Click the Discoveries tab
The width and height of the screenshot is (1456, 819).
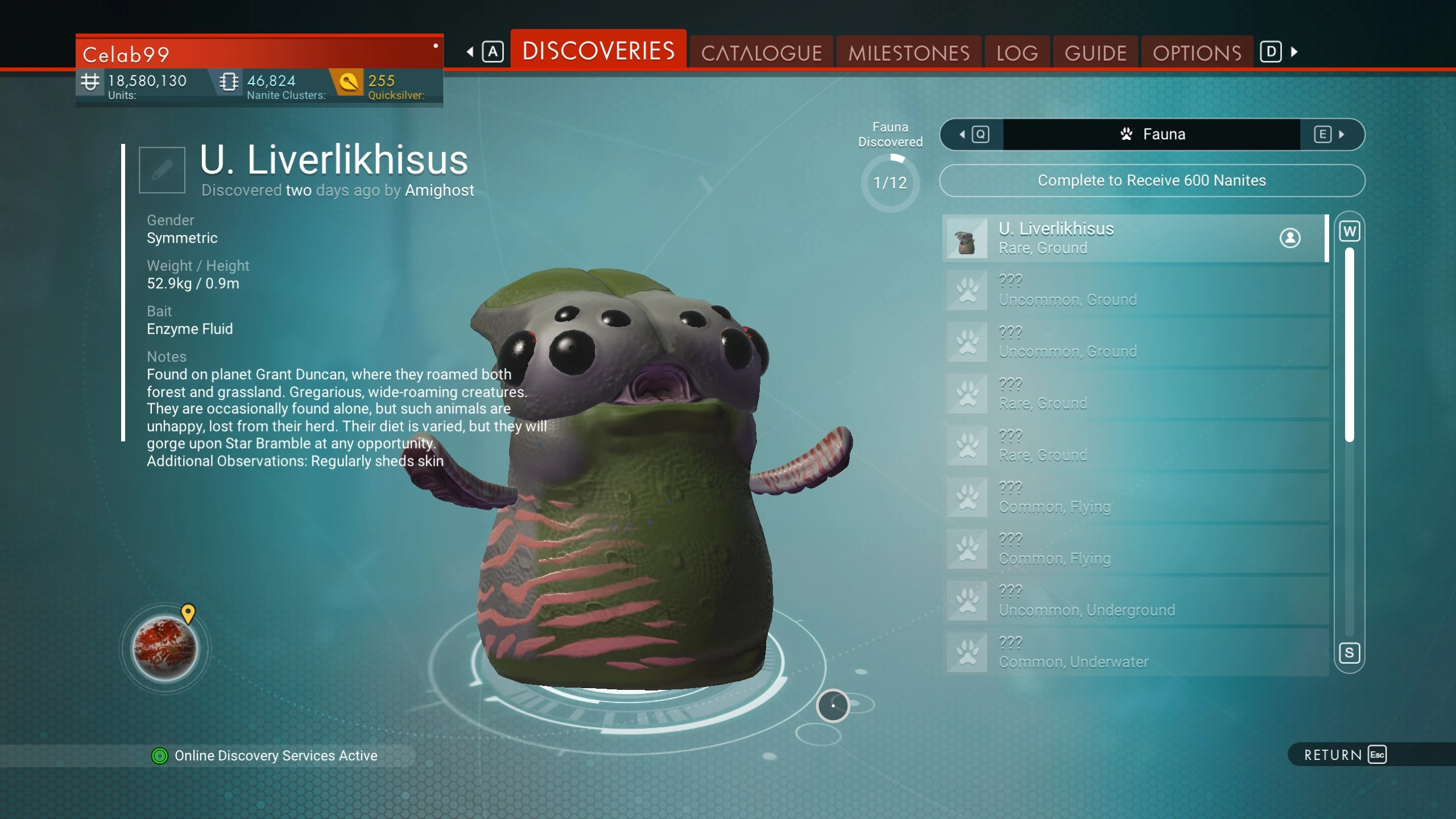(x=598, y=51)
